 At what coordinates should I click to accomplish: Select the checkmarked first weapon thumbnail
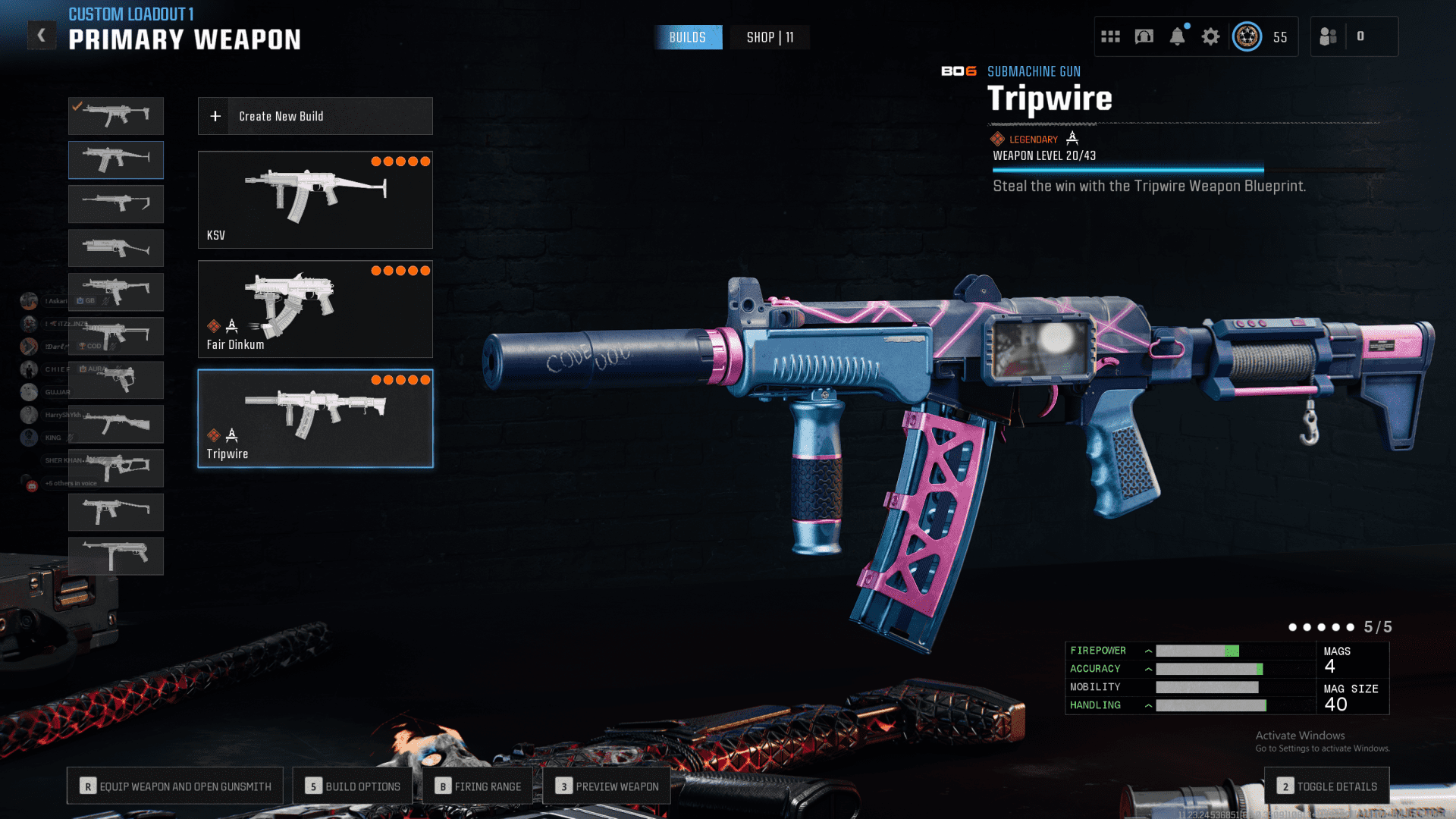tap(116, 116)
